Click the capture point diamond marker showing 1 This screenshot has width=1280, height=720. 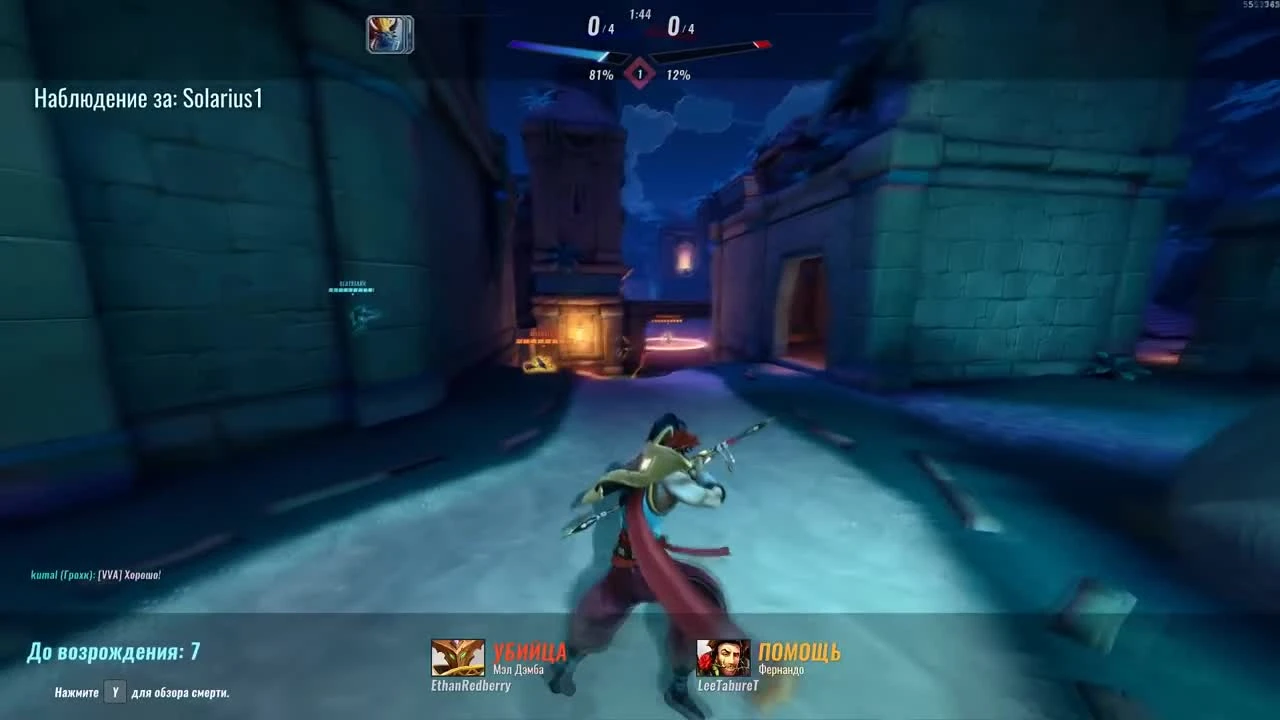638,73
